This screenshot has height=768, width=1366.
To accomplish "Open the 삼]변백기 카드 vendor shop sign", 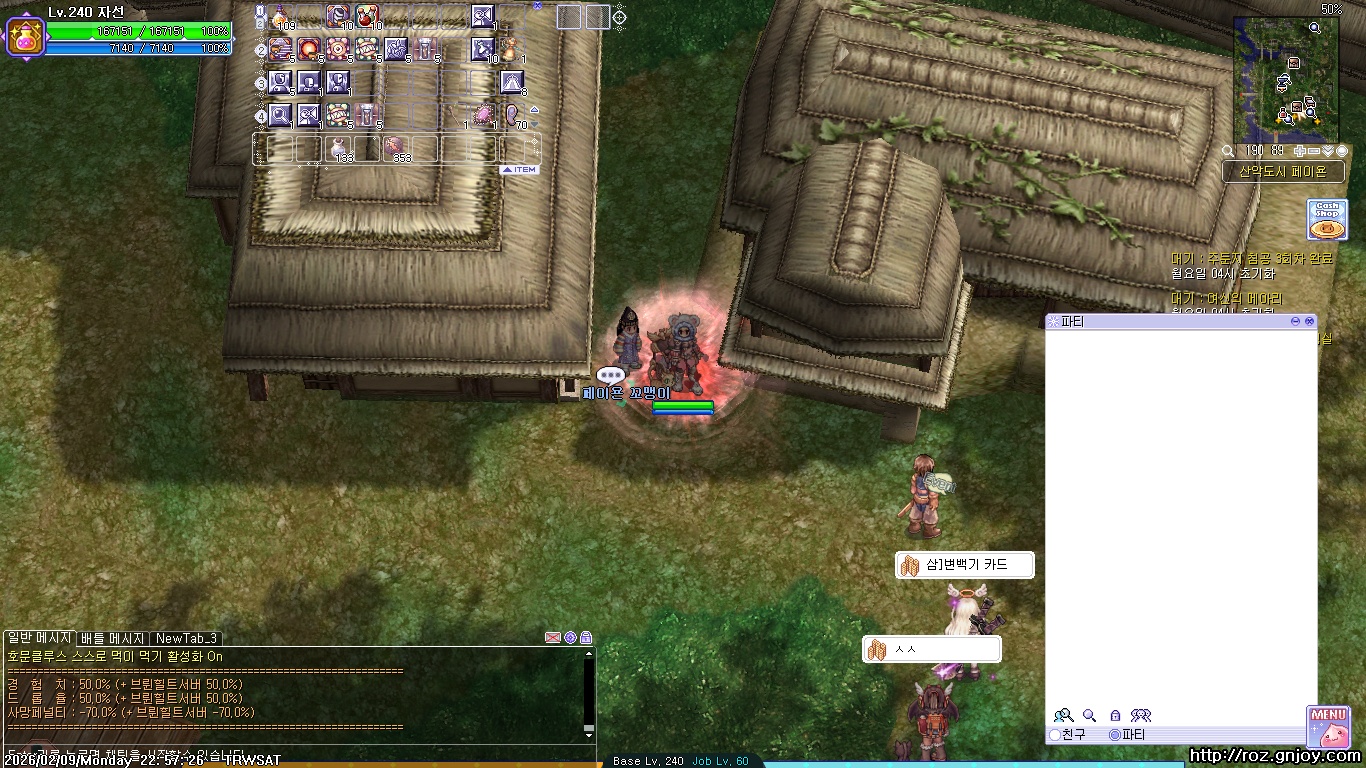I will [965, 565].
